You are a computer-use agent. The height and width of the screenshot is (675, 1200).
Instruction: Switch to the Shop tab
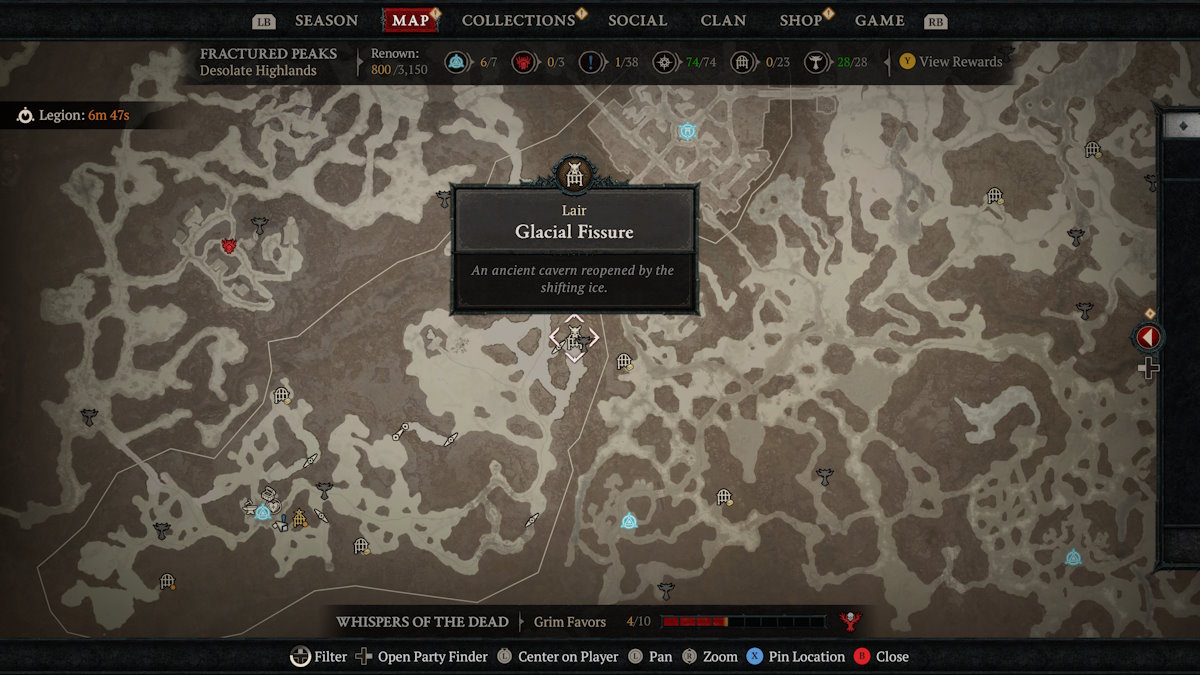800,20
